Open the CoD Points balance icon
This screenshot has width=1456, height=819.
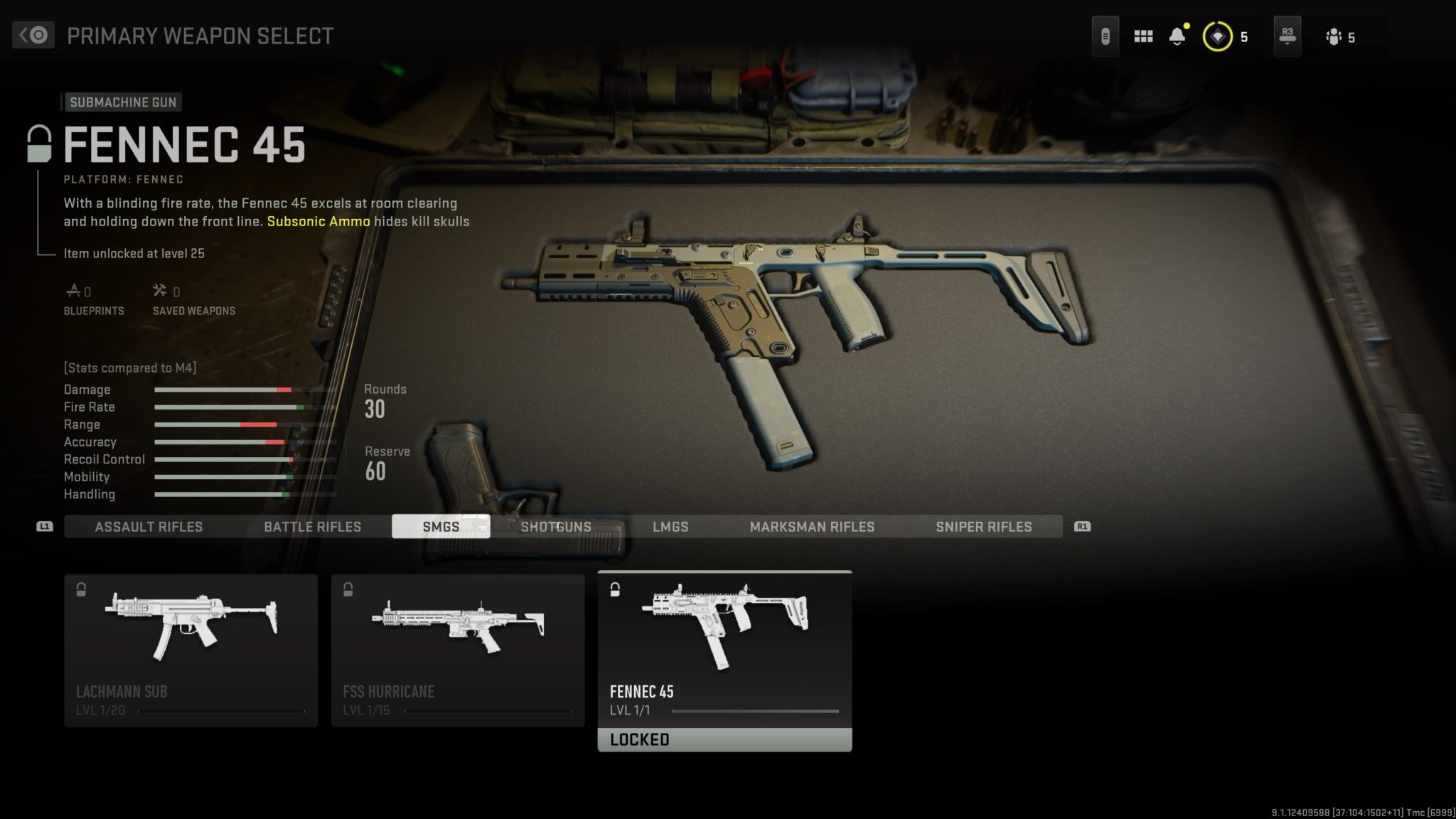coord(1217,36)
